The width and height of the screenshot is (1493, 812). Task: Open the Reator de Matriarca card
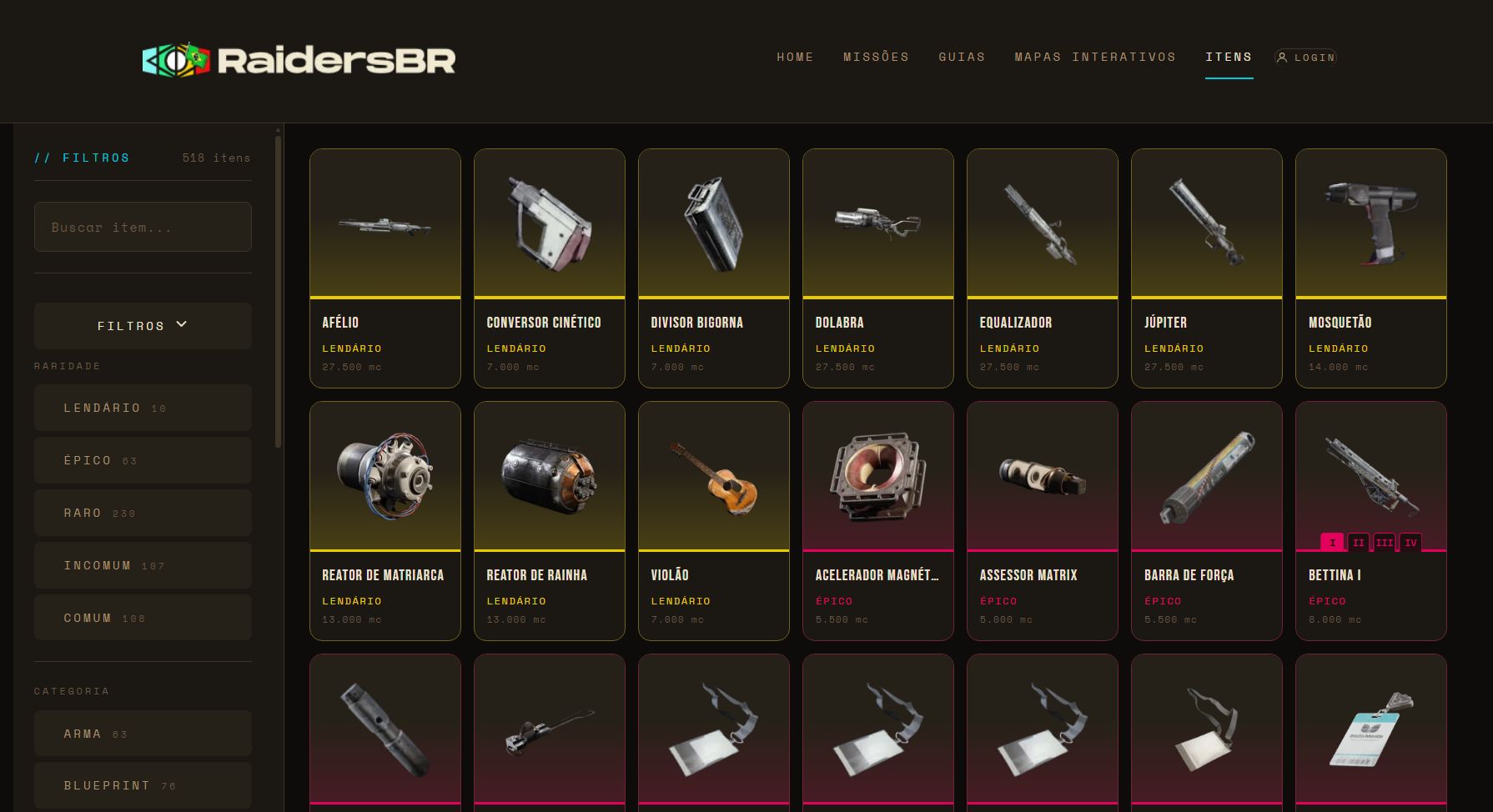tap(385, 520)
